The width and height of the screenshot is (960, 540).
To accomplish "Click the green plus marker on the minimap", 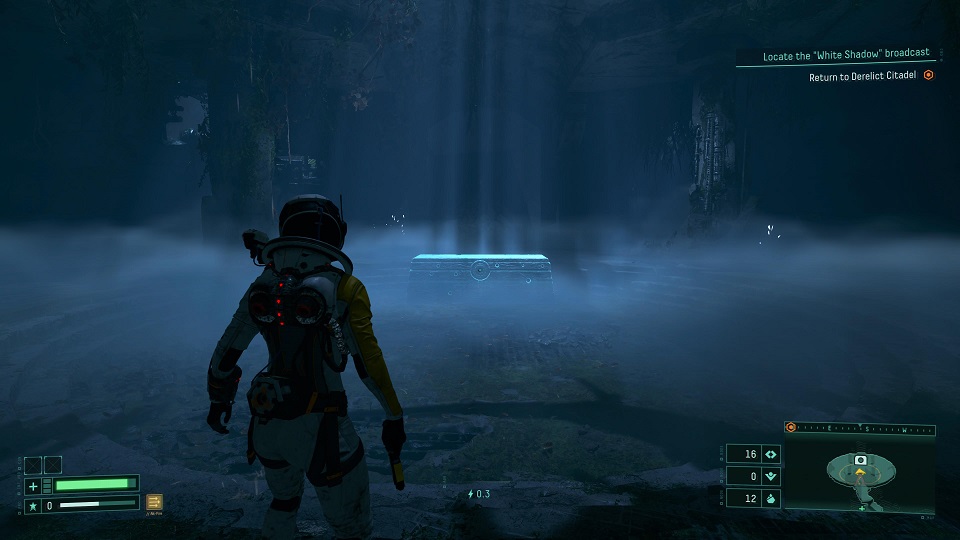I will click(x=862, y=508).
